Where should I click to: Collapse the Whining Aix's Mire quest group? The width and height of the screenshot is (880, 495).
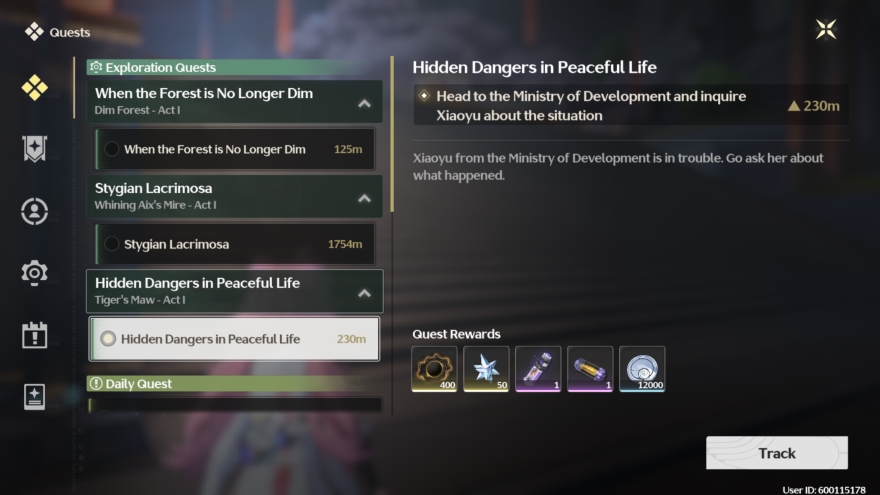click(364, 198)
